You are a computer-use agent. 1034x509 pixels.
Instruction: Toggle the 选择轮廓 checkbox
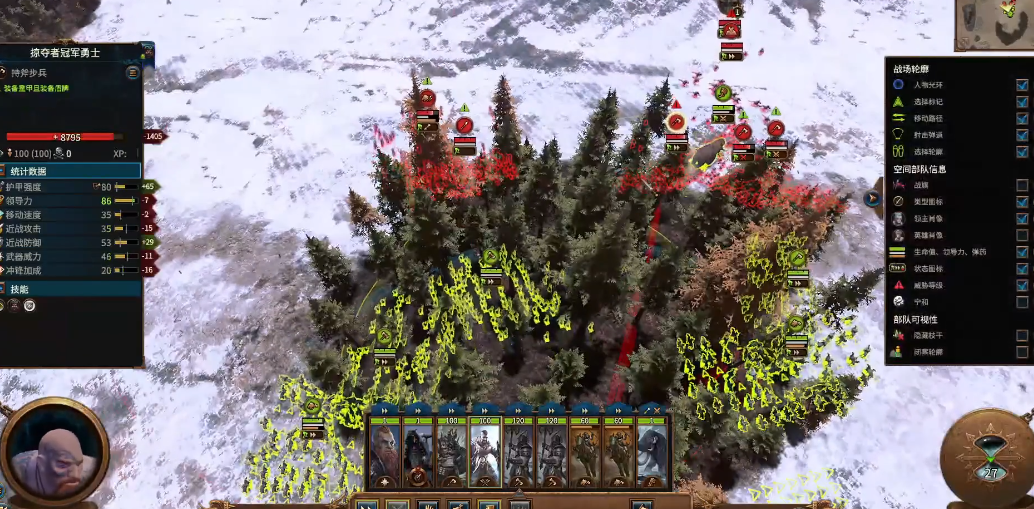coord(1021,151)
